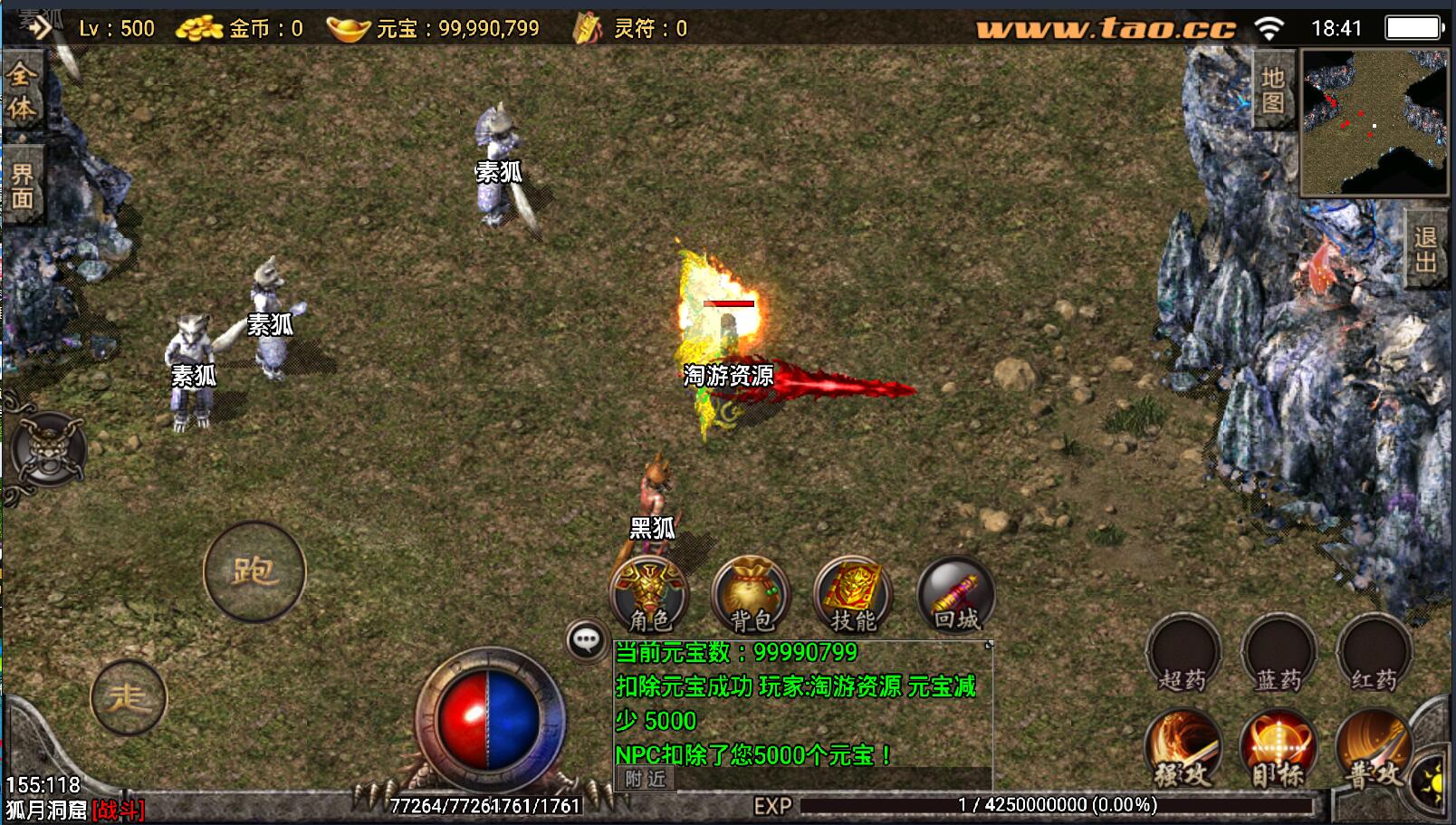Use the 红药 health potion slot
Viewport: 1456px width, 825px height.
[1375, 653]
